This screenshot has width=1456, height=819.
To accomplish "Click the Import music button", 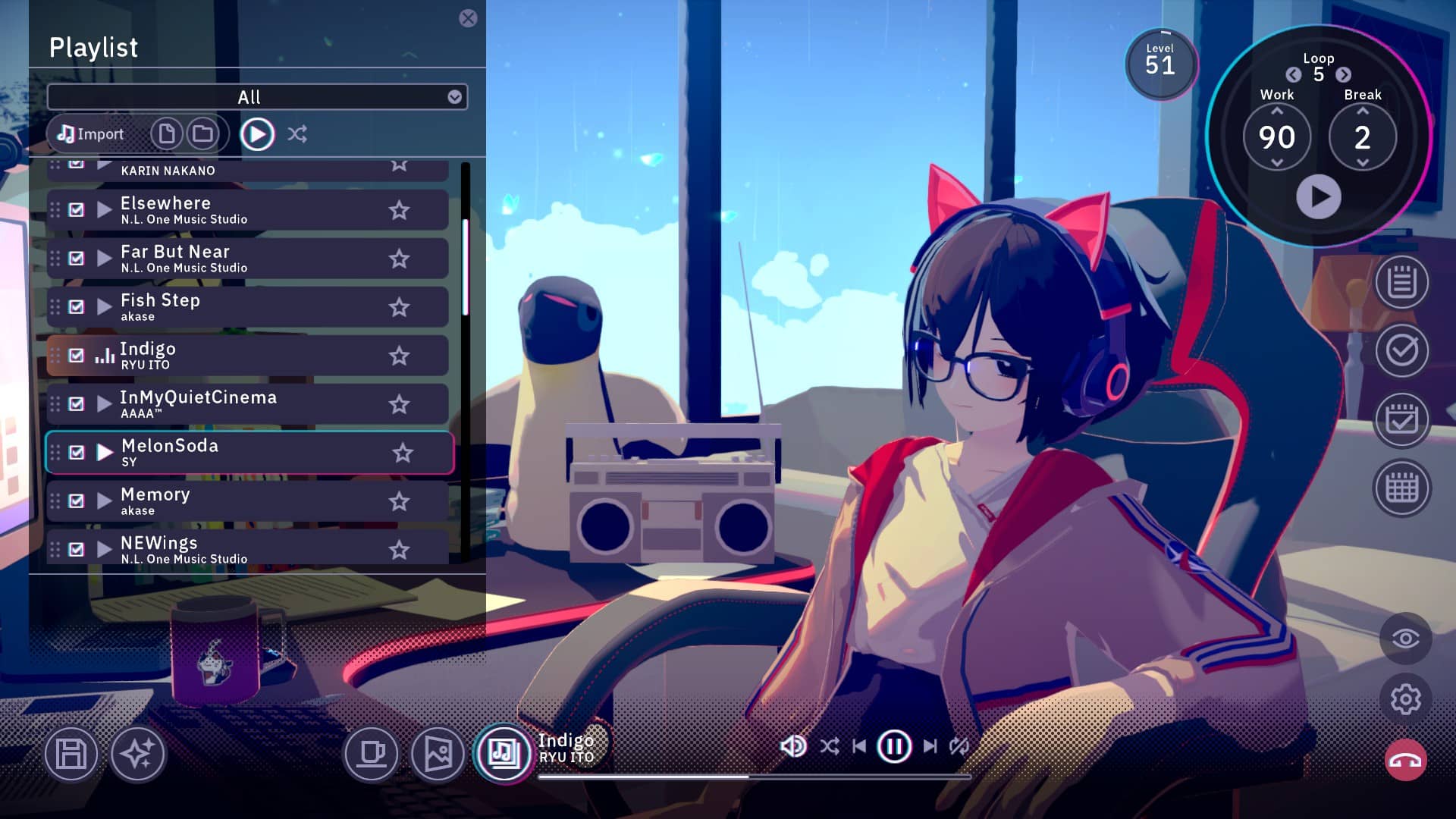I will (91, 134).
